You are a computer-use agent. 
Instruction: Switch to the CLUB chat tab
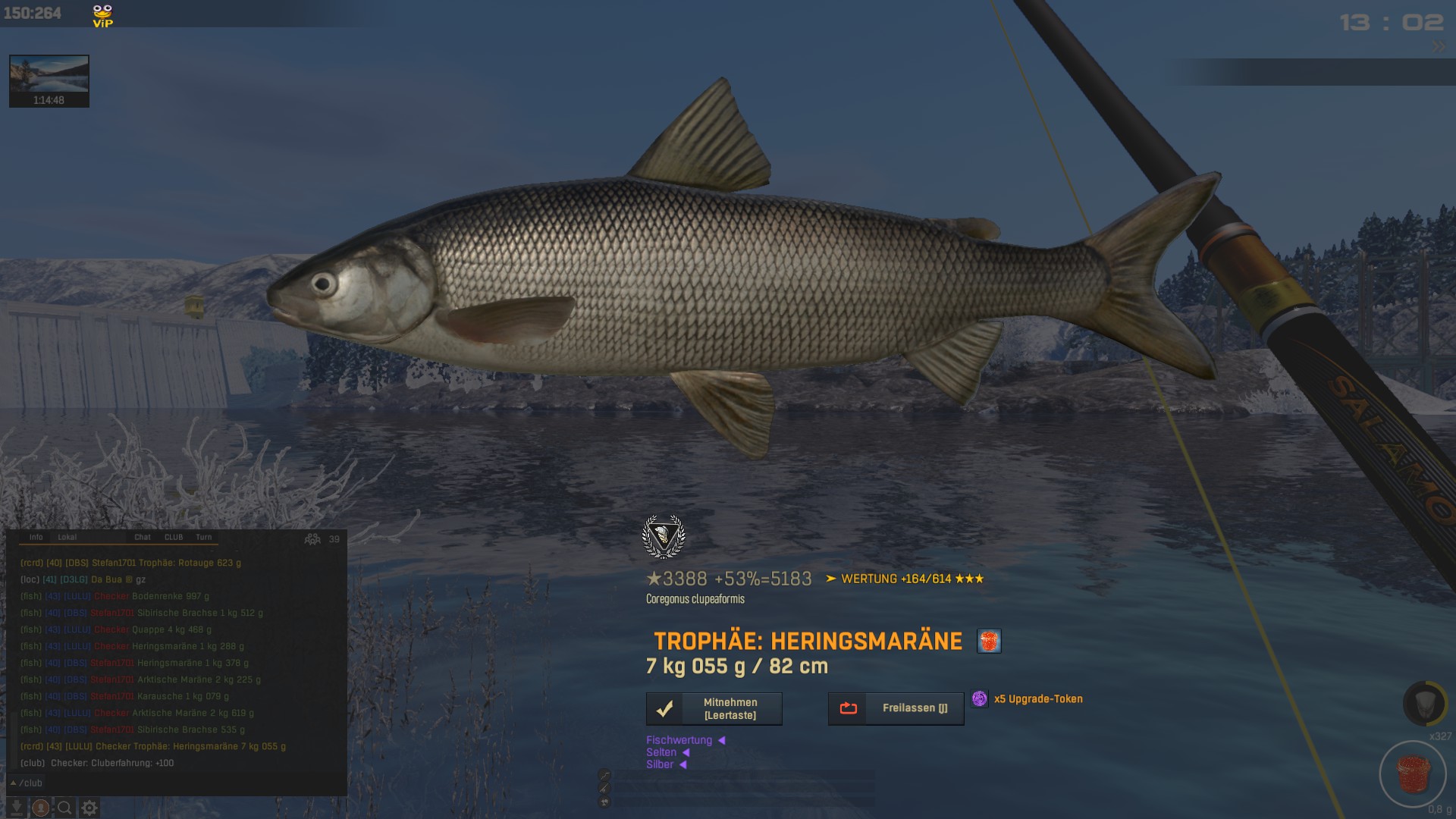(174, 537)
